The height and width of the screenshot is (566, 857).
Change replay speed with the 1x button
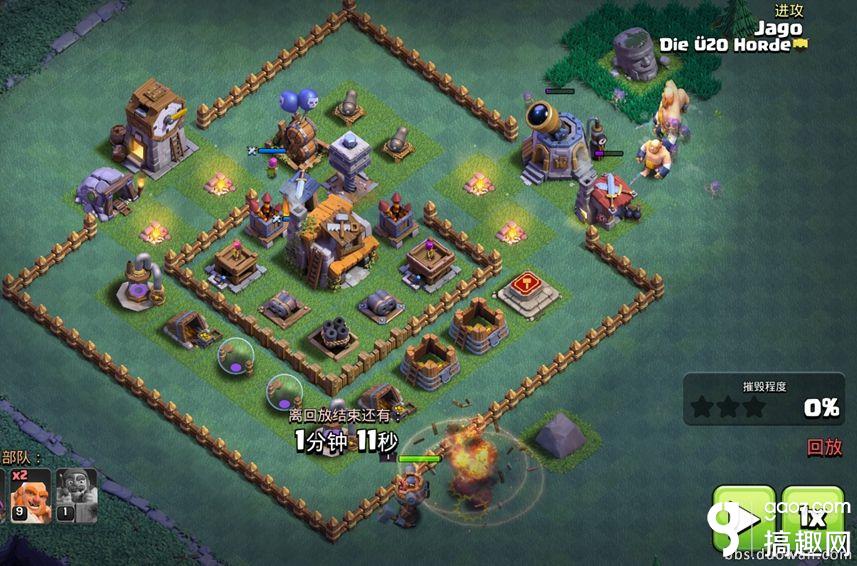(x=813, y=518)
